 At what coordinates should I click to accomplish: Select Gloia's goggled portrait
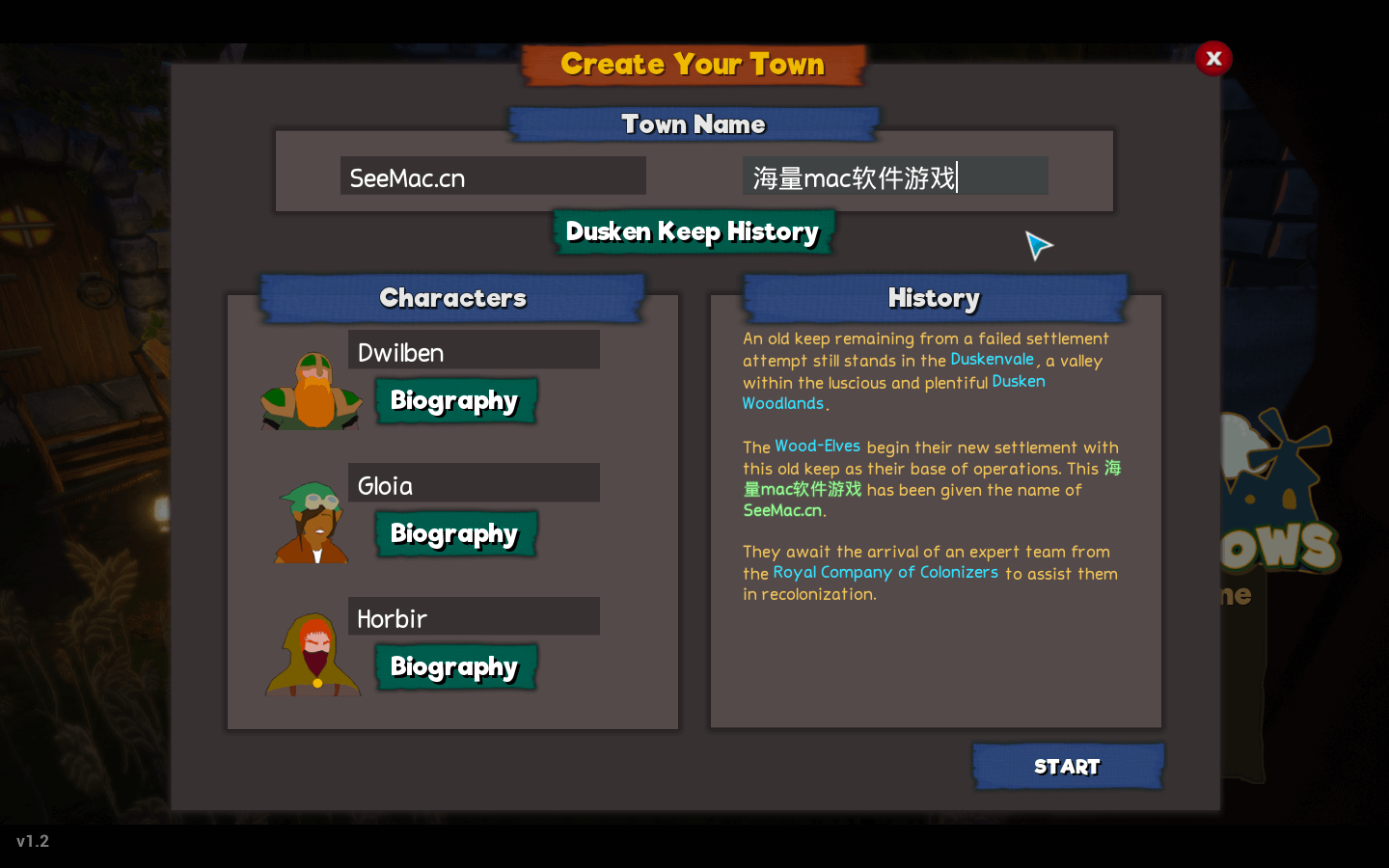312,523
